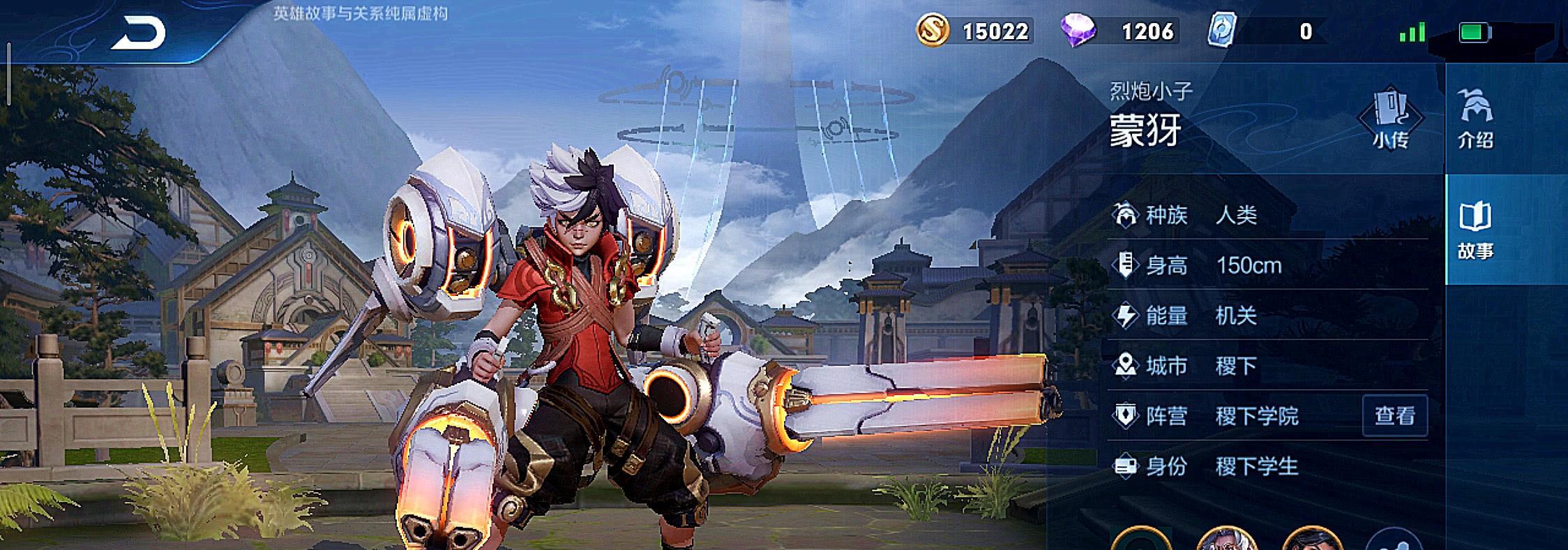Select the white-haired related hero portrait
1568x550 pixels.
1226,540
